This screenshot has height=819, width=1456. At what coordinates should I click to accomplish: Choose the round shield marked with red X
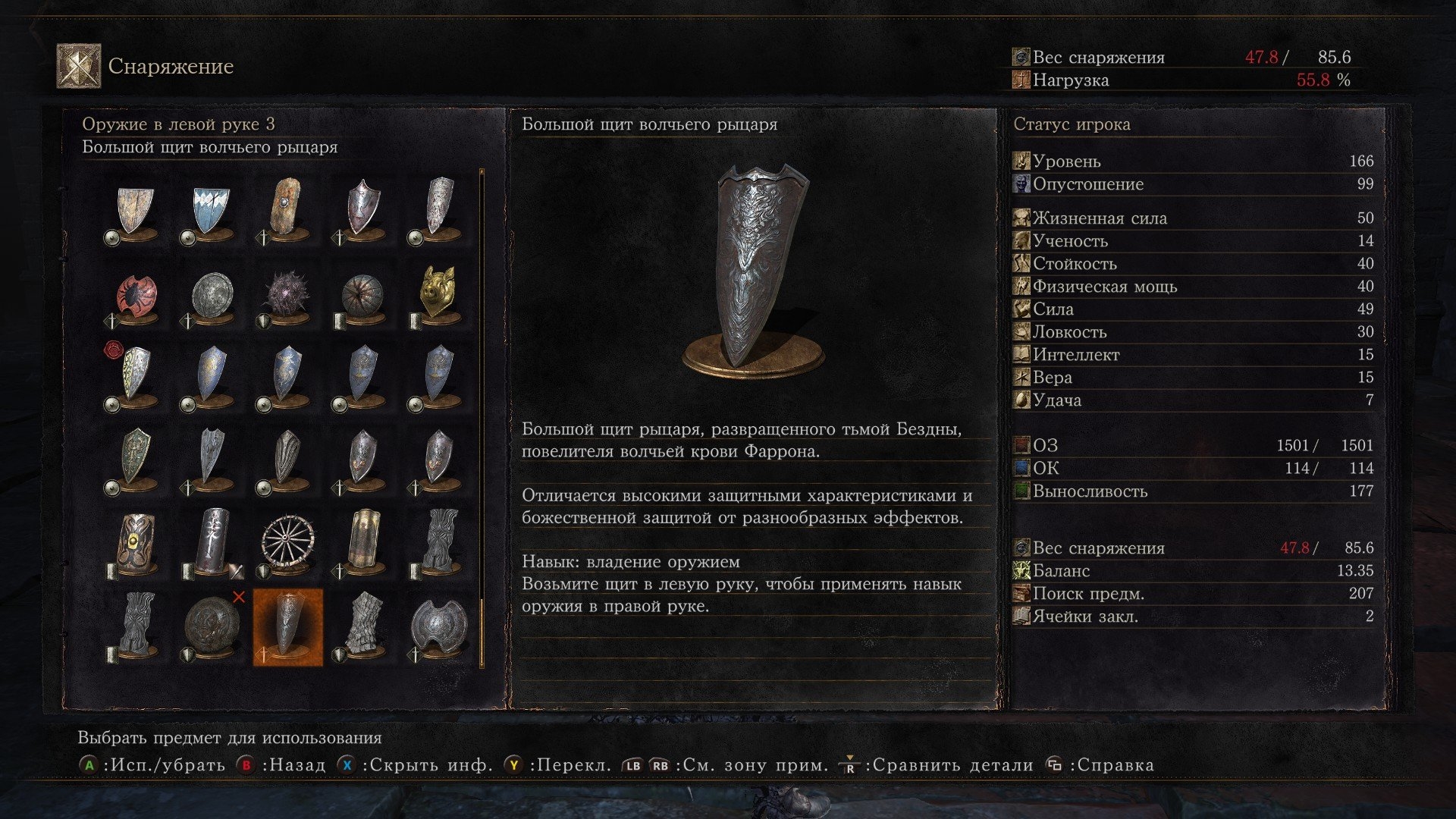click(212, 627)
